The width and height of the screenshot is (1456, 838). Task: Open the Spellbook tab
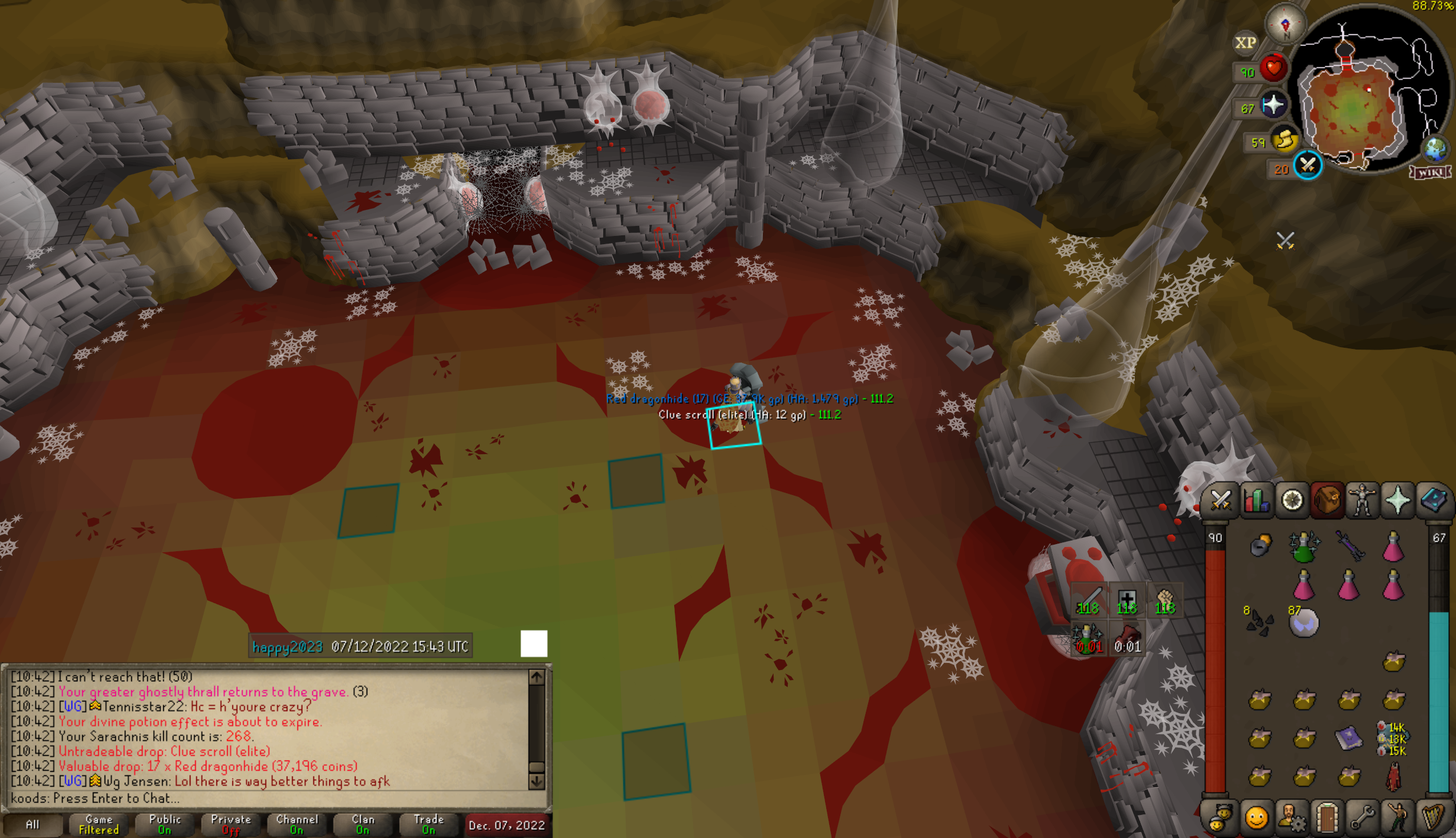(x=1434, y=501)
